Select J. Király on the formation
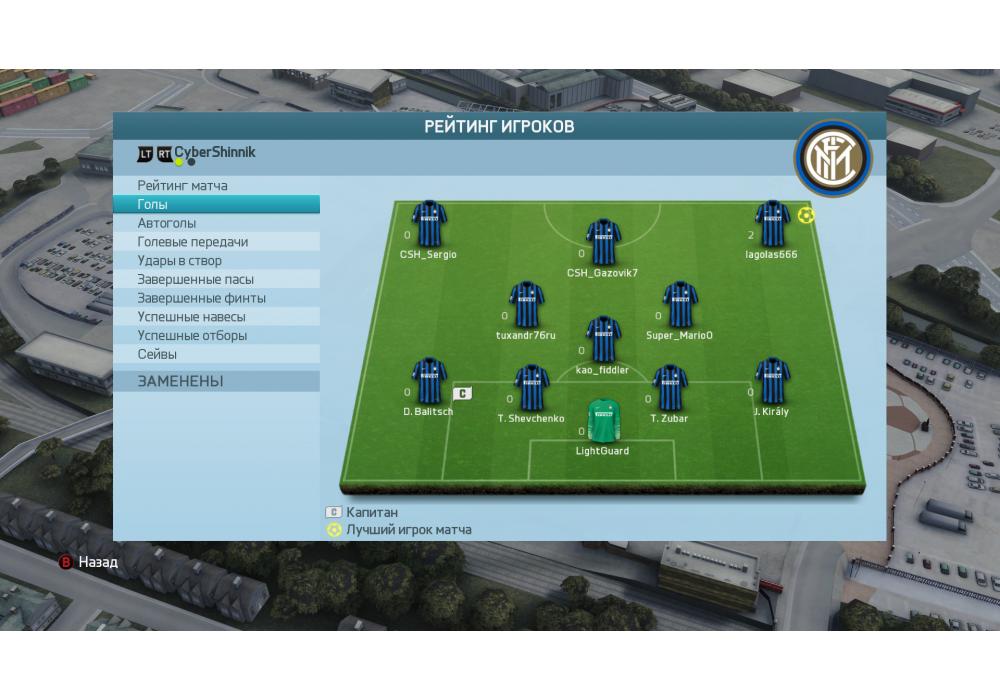The width and height of the screenshot is (1000, 700). tap(771, 382)
